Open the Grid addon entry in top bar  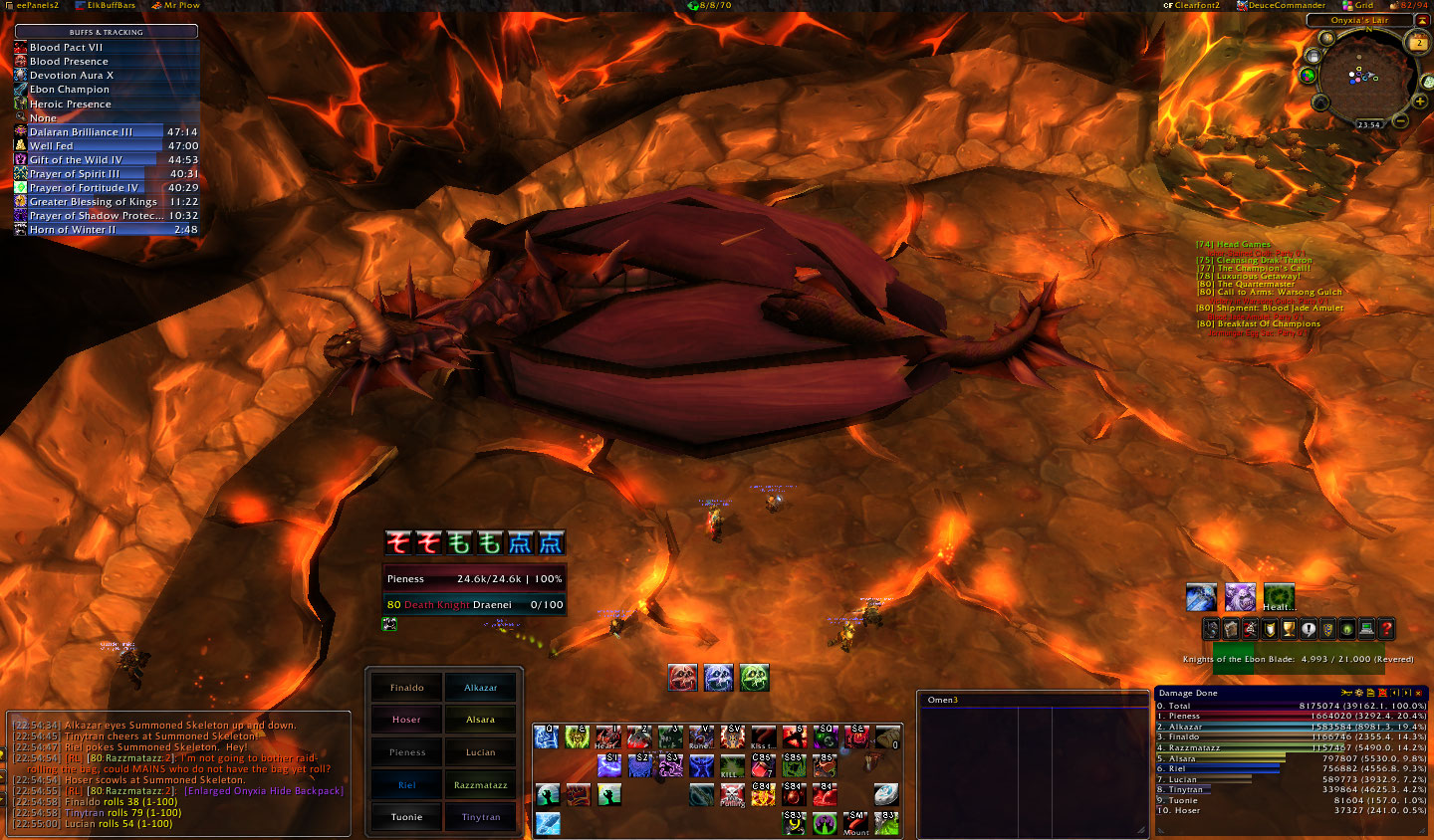1357,6
